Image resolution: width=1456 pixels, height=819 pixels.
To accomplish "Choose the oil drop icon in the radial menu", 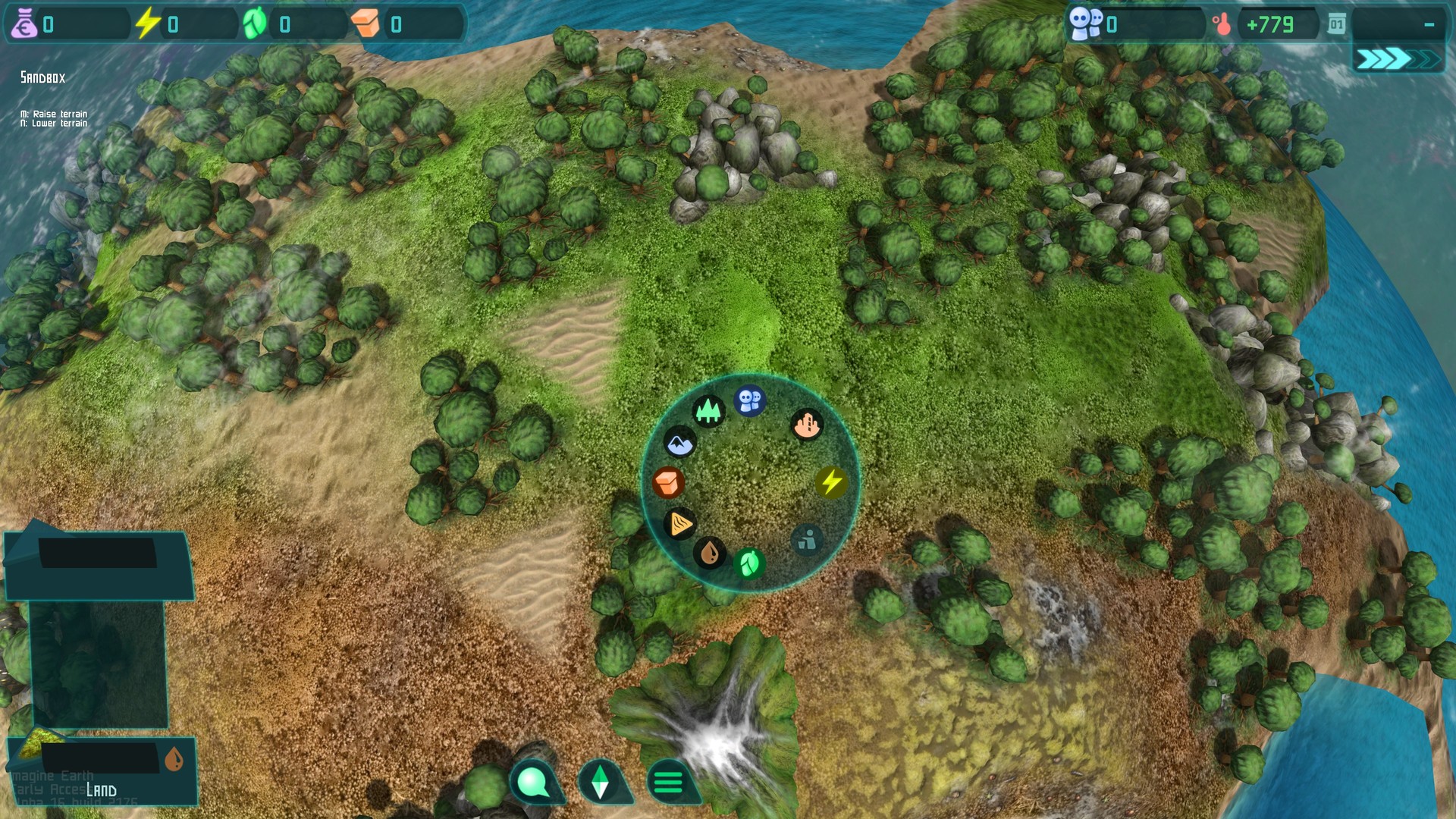I will pyautogui.click(x=711, y=553).
